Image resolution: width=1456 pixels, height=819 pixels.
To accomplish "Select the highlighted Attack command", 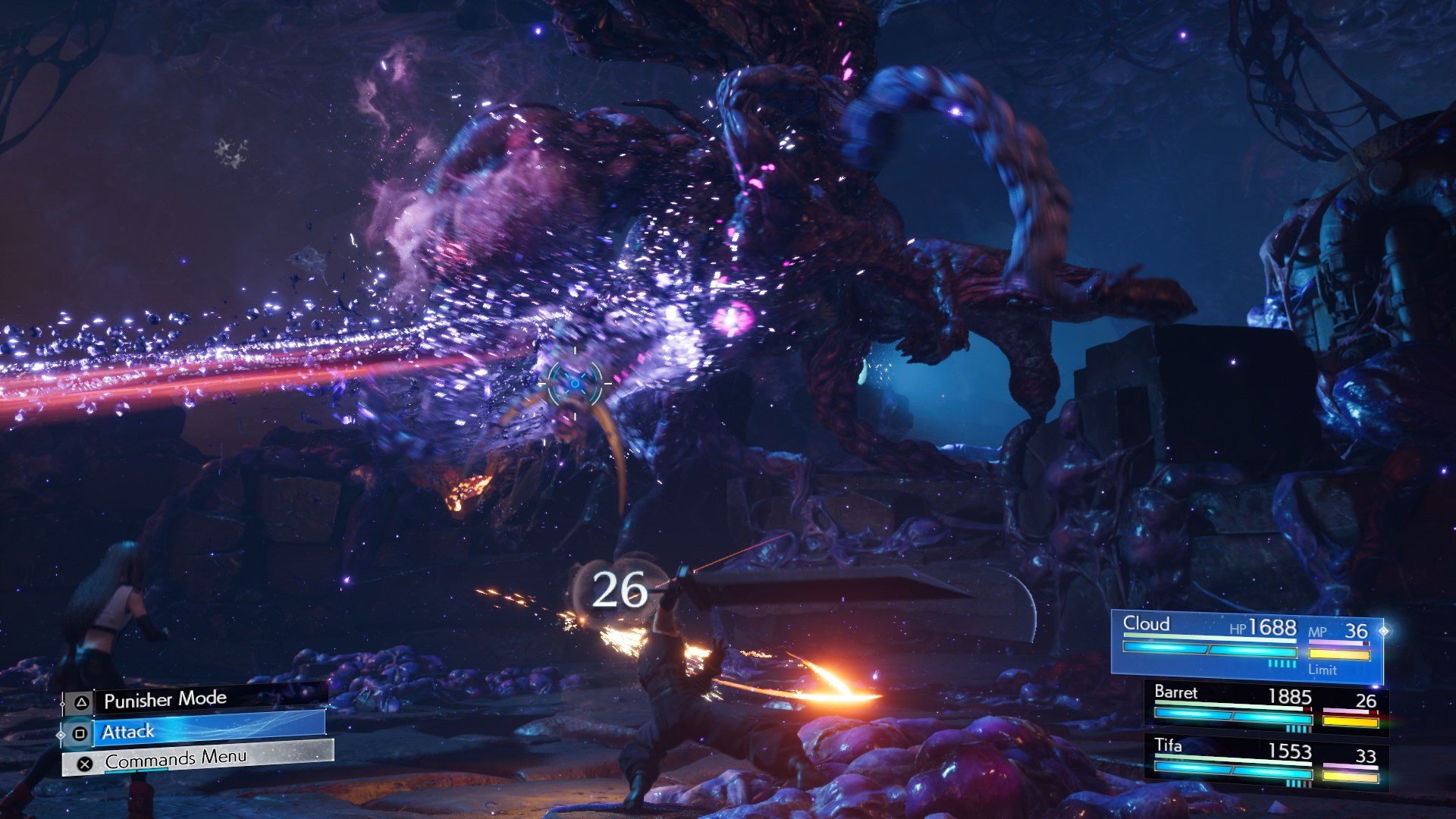I will [x=129, y=731].
